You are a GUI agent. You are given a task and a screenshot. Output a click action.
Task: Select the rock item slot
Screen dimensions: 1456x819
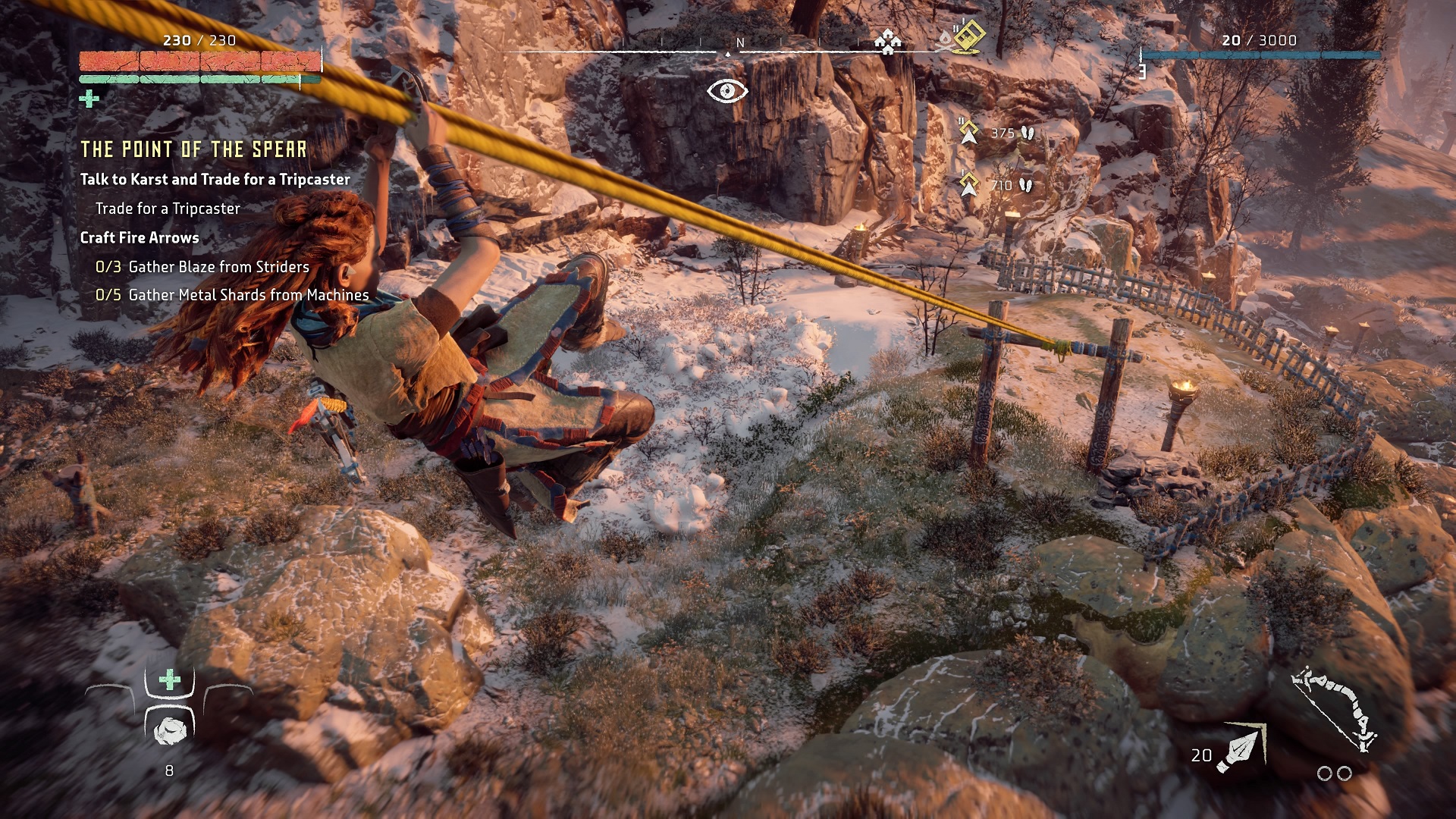click(170, 730)
